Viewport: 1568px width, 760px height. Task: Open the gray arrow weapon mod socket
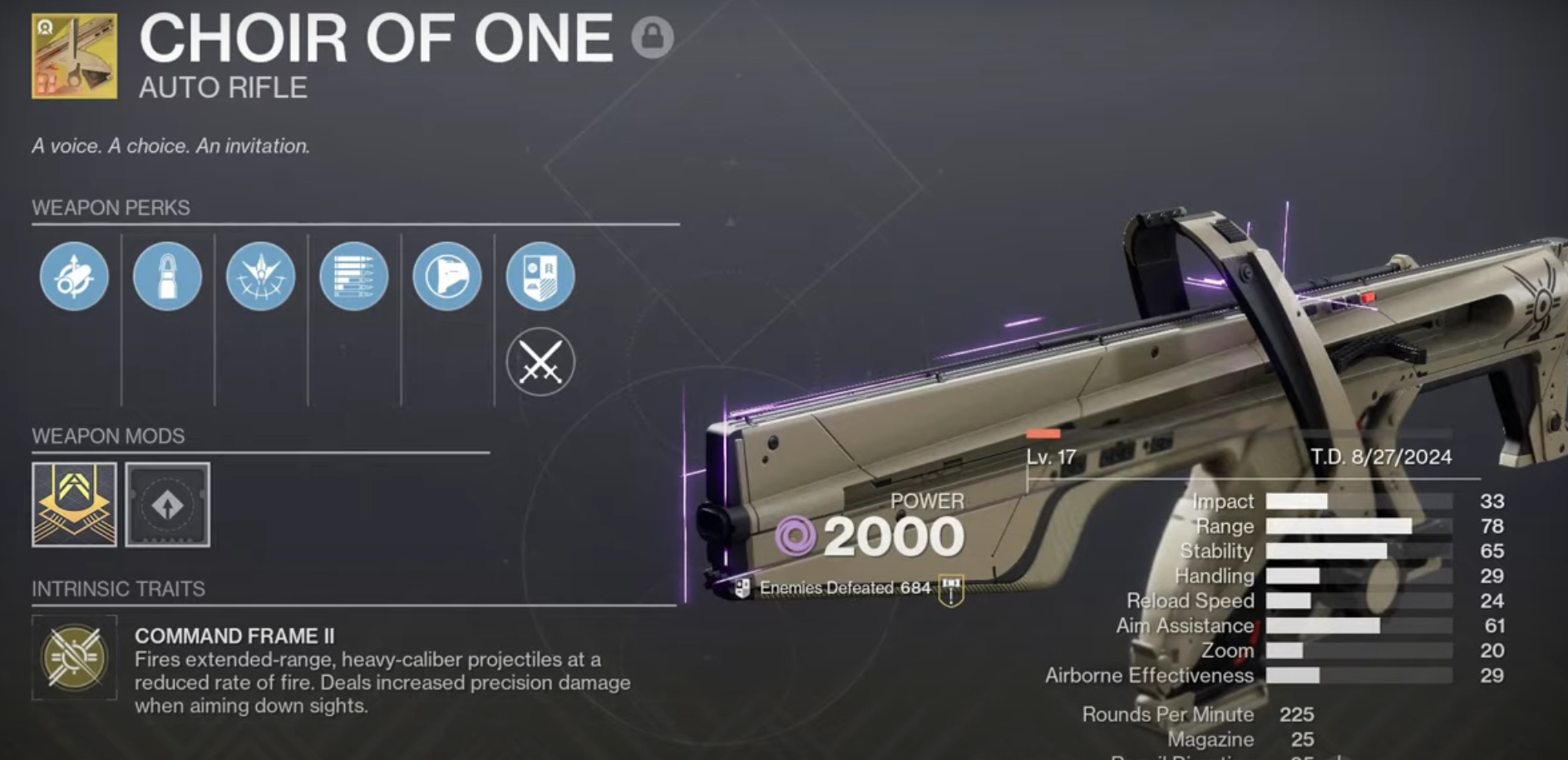pos(167,505)
